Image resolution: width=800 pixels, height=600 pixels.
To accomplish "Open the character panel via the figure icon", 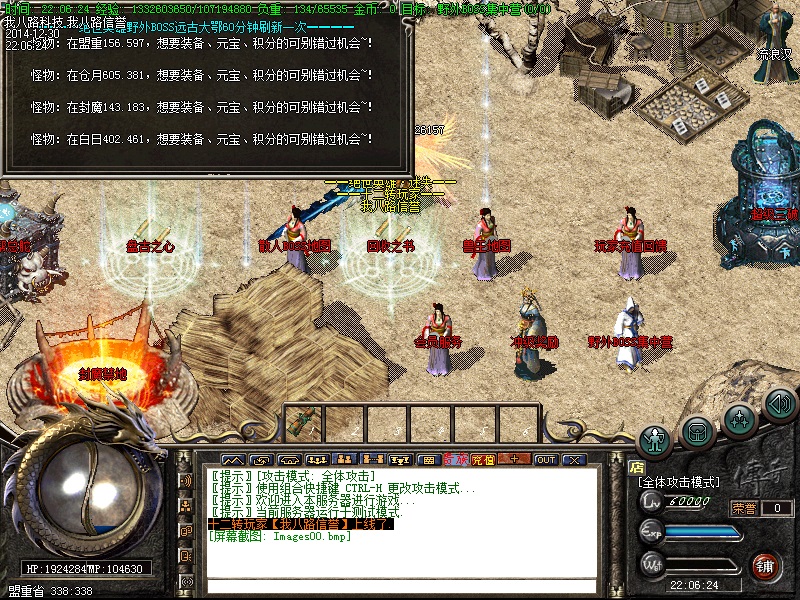I will [x=655, y=438].
